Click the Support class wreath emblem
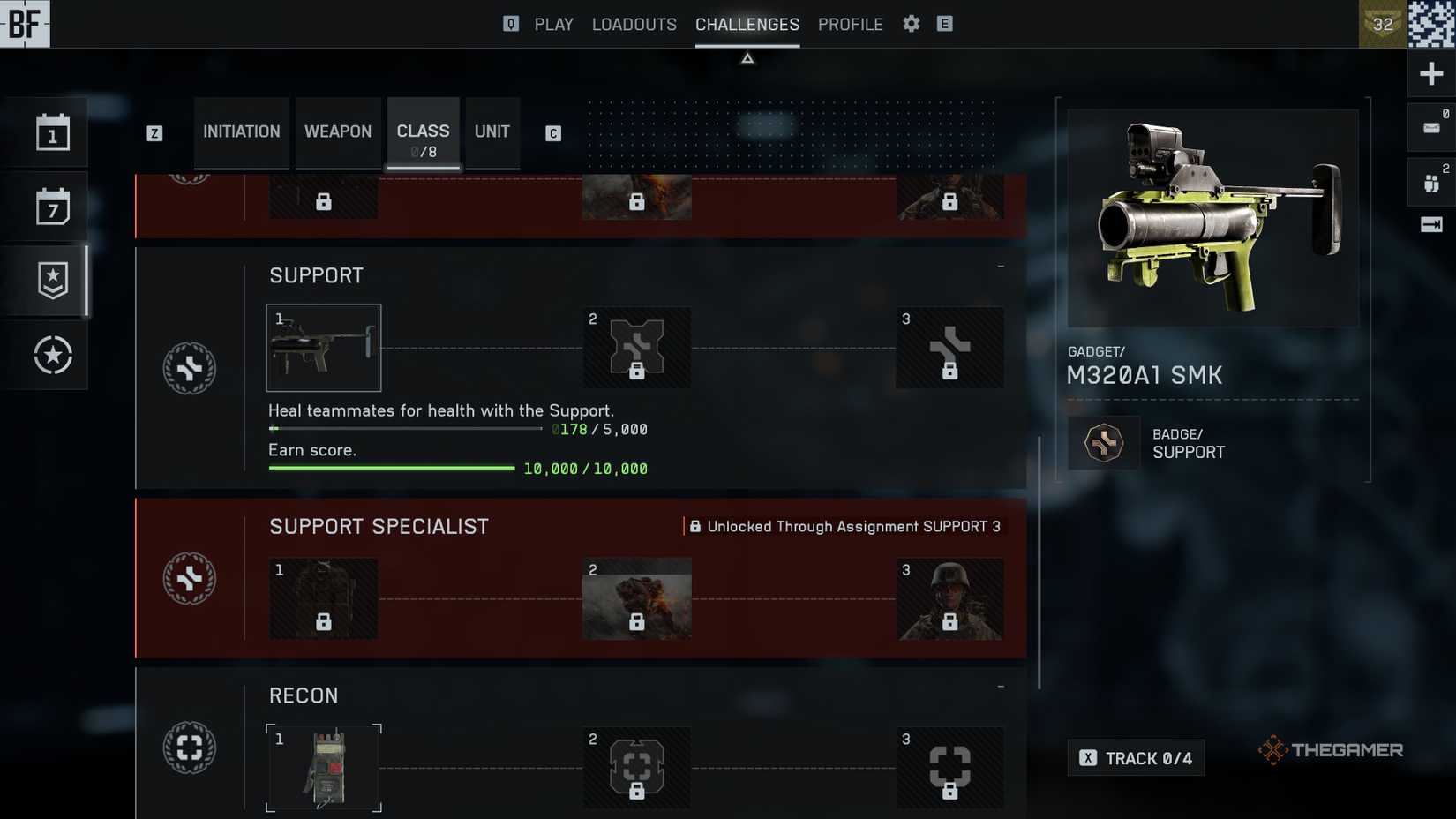This screenshot has width=1456, height=819. [x=190, y=368]
